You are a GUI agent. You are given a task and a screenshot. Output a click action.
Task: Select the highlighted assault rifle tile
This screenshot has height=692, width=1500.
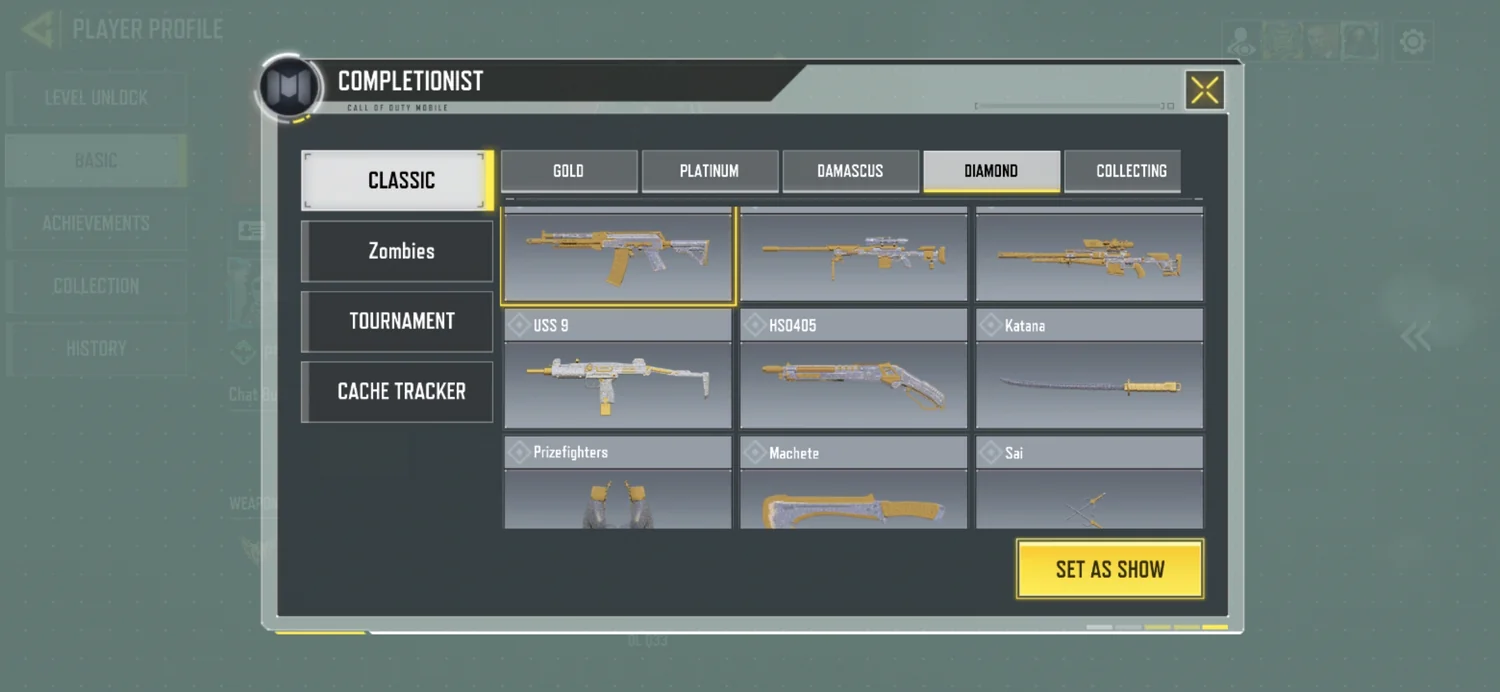tap(618, 255)
